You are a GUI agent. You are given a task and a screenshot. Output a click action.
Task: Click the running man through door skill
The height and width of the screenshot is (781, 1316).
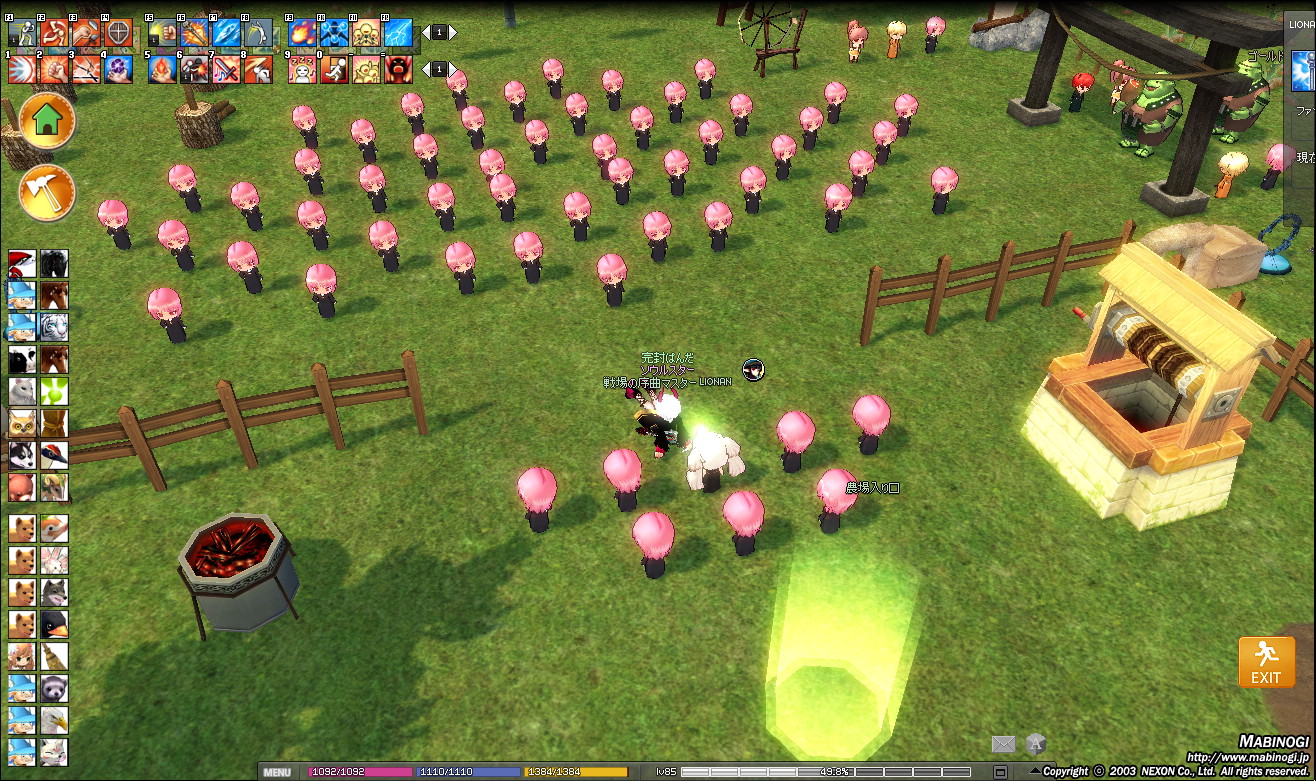[334, 69]
